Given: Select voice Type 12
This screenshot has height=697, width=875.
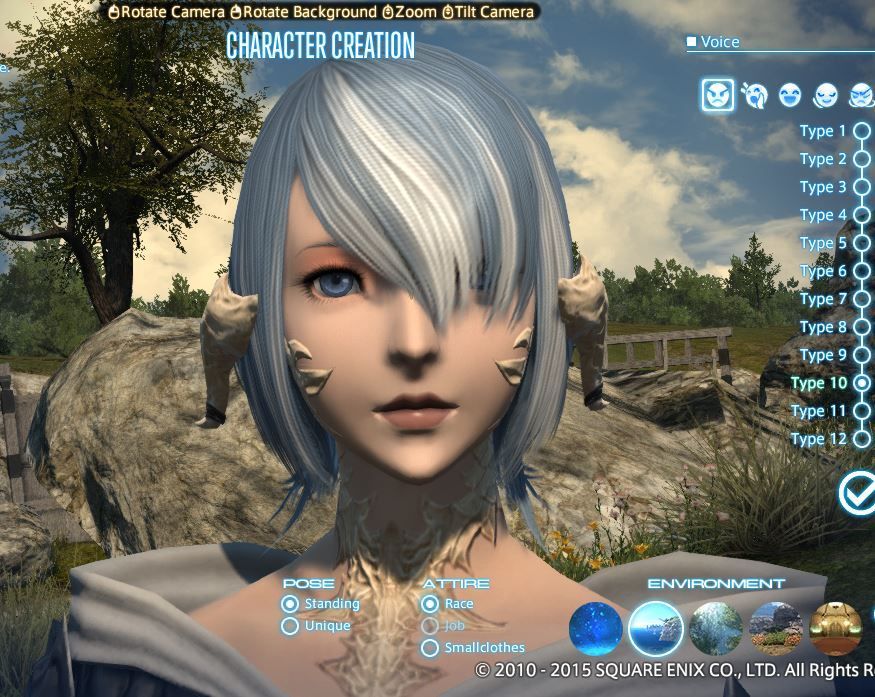Looking at the screenshot, I should click(861, 439).
